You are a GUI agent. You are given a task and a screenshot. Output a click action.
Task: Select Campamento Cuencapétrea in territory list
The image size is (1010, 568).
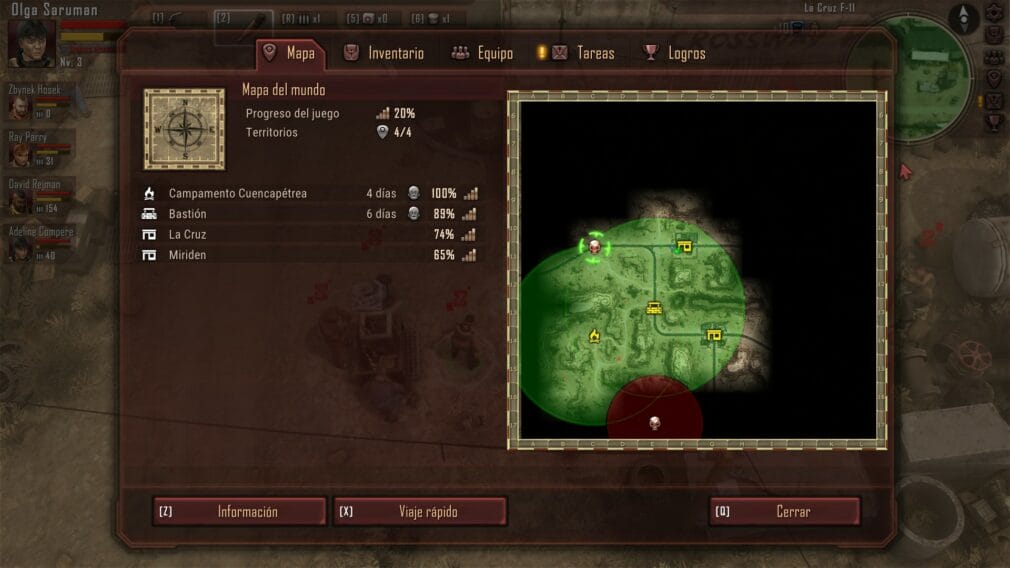pos(238,194)
